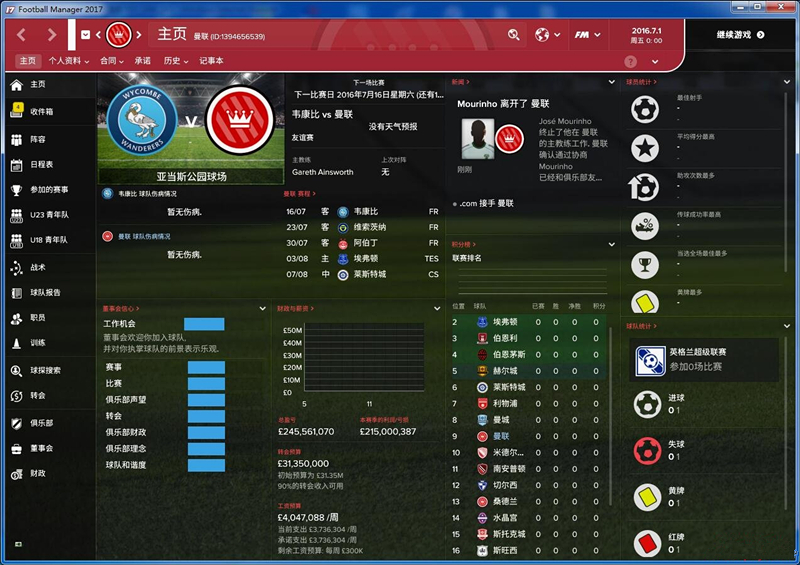The image size is (800, 565).
Task: Select 球探搜索 in the sidebar
Action: 45,370
